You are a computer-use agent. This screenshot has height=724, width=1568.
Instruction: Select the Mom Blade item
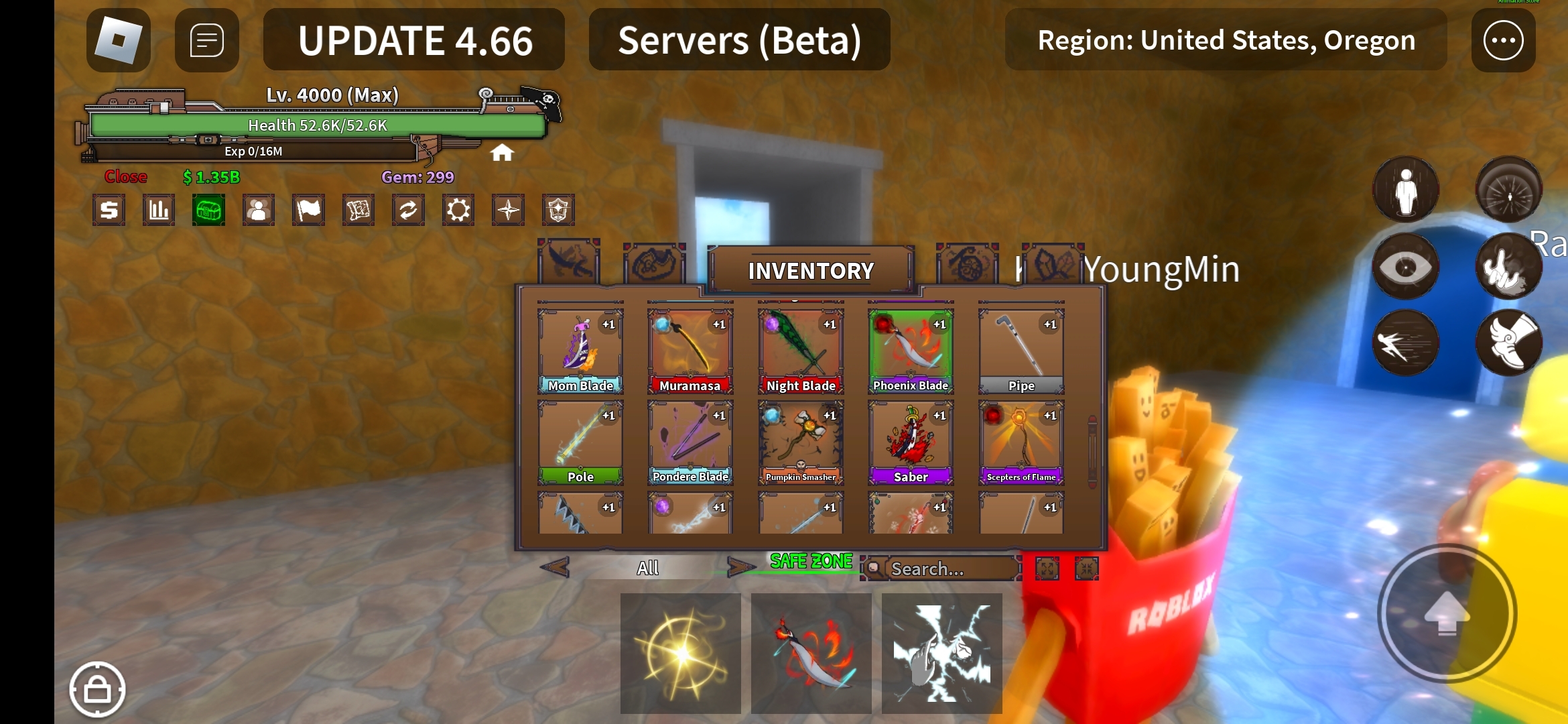580,351
